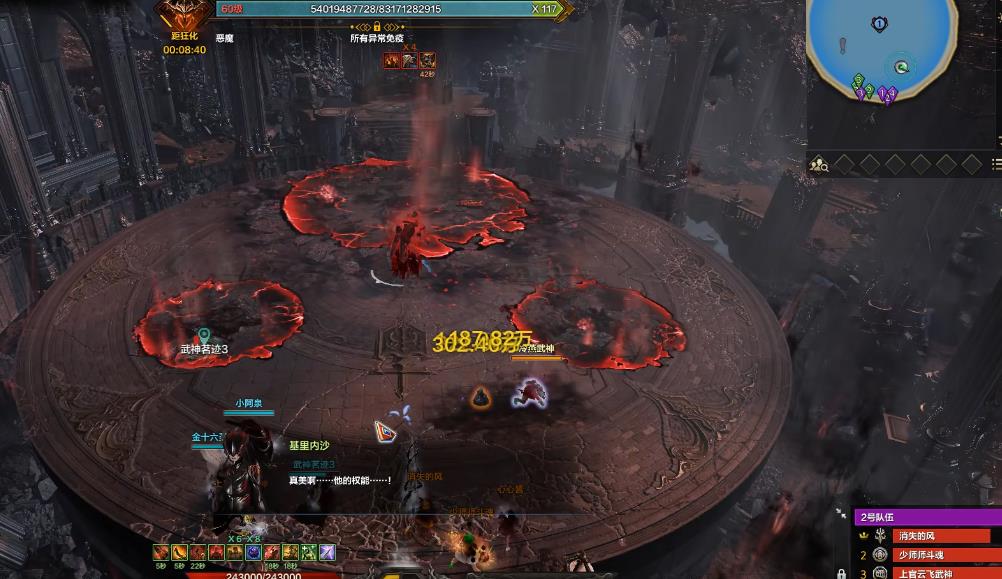Select party member 上官云飞武神

[936, 573]
